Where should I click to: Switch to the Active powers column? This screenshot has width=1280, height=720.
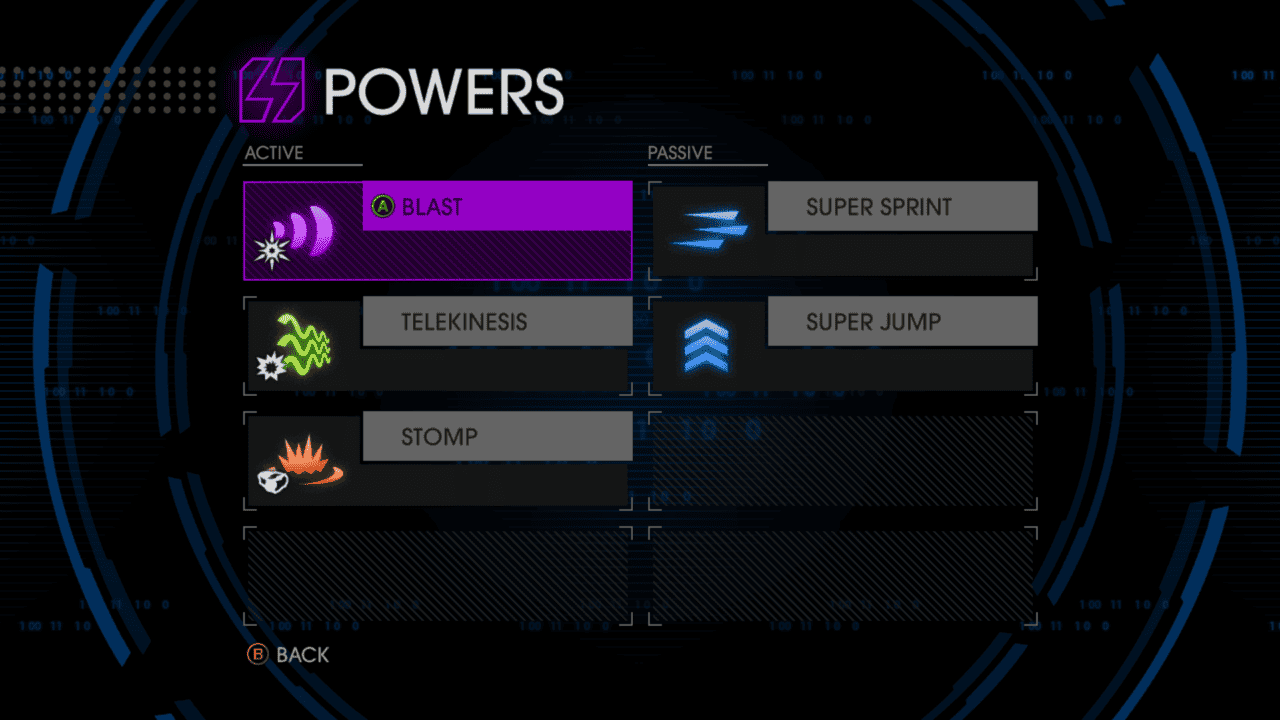274,152
